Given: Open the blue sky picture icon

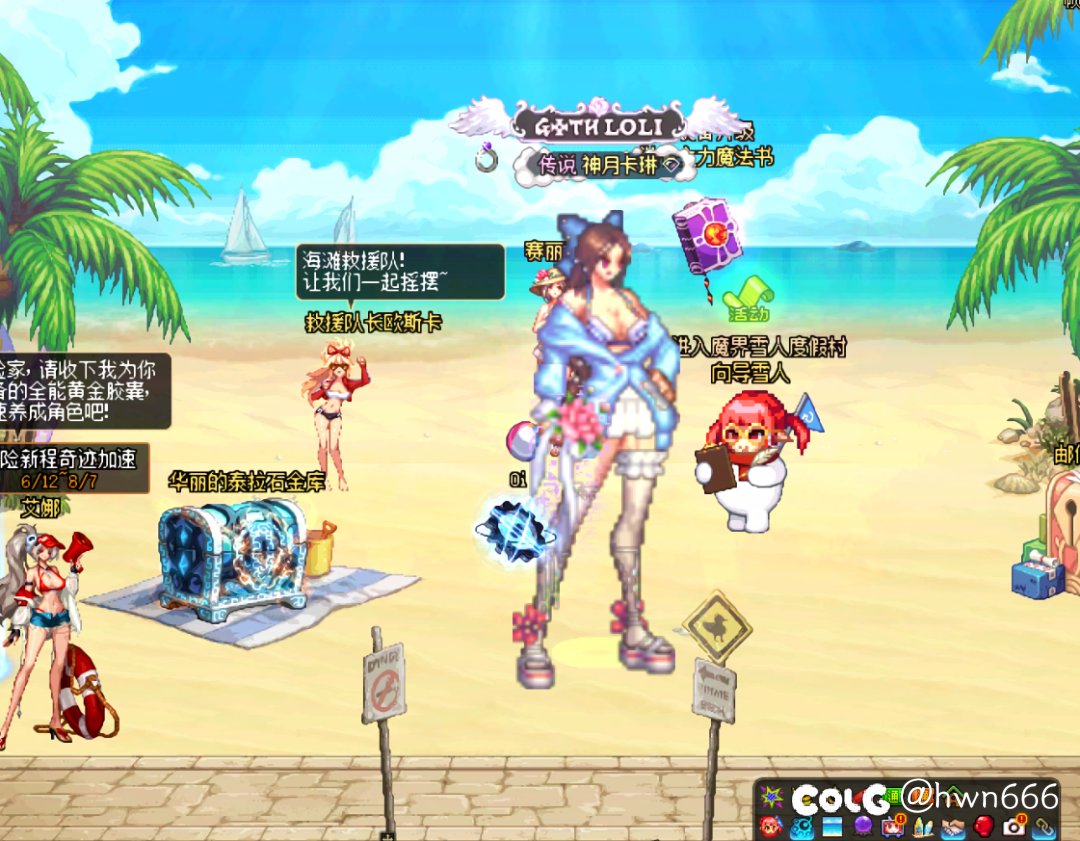Looking at the screenshot, I should coord(832,826).
